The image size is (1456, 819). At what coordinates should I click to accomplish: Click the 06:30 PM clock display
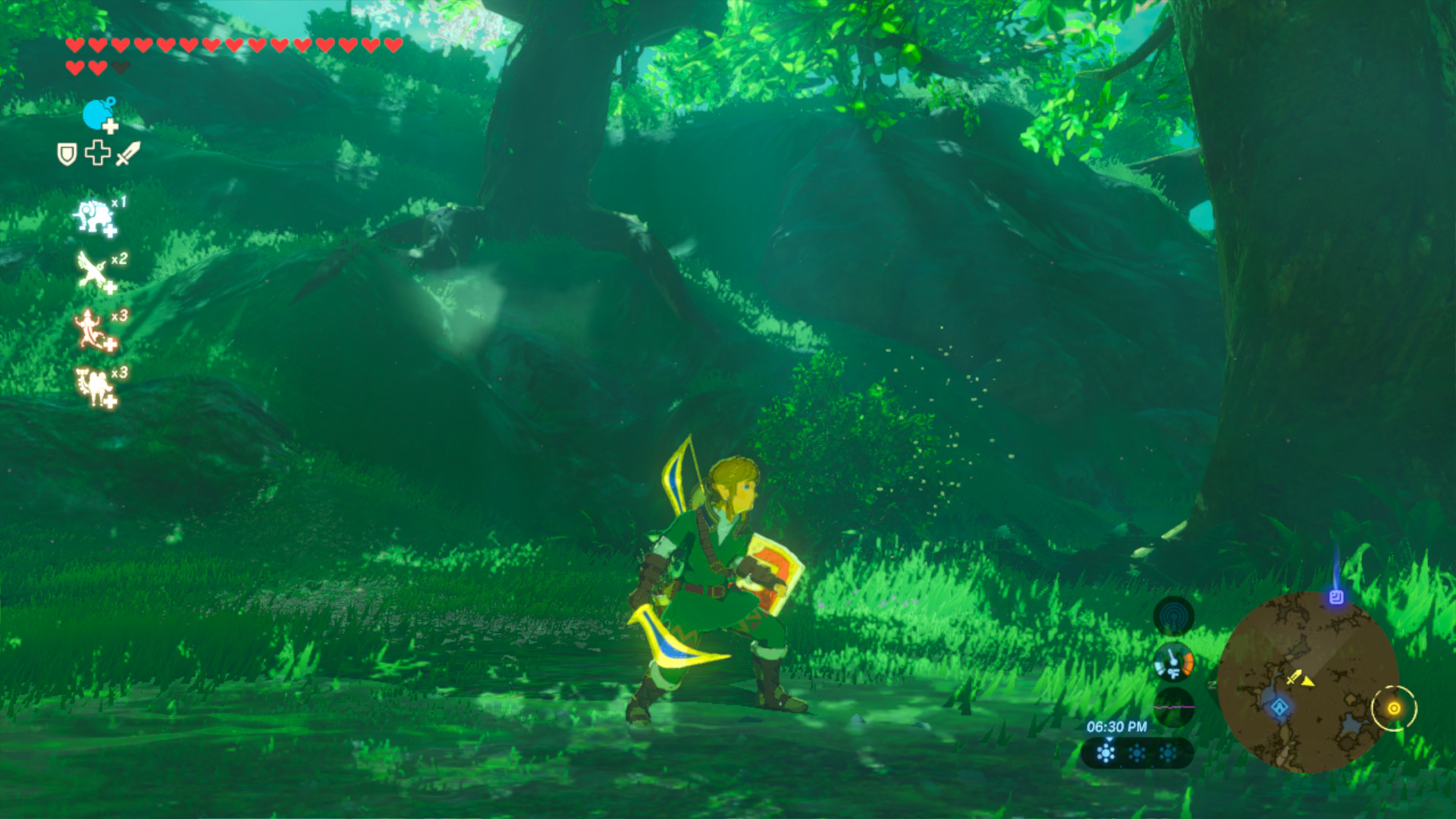tap(1118, 726)
